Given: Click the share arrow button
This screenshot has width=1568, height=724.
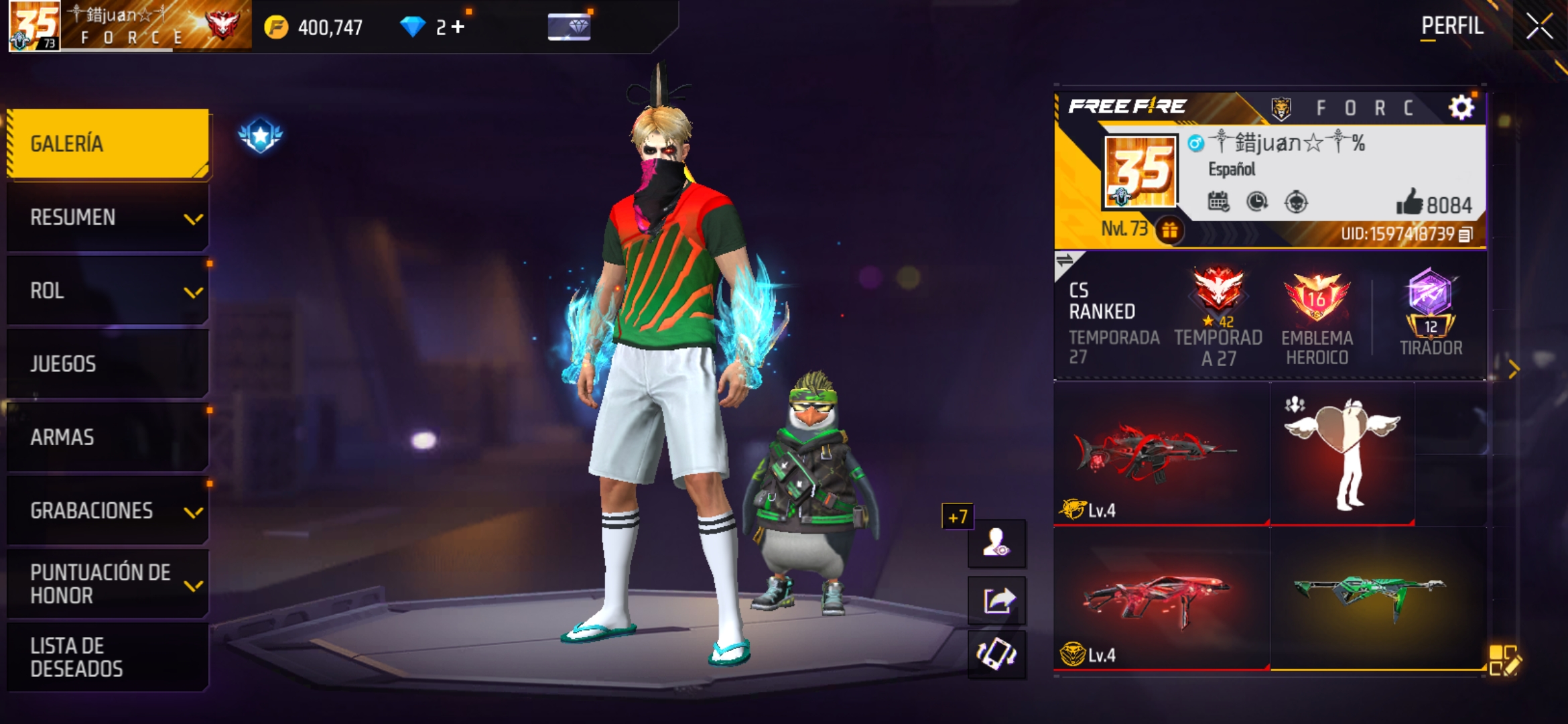Looking at the screenshot, I should pos(997,600).
